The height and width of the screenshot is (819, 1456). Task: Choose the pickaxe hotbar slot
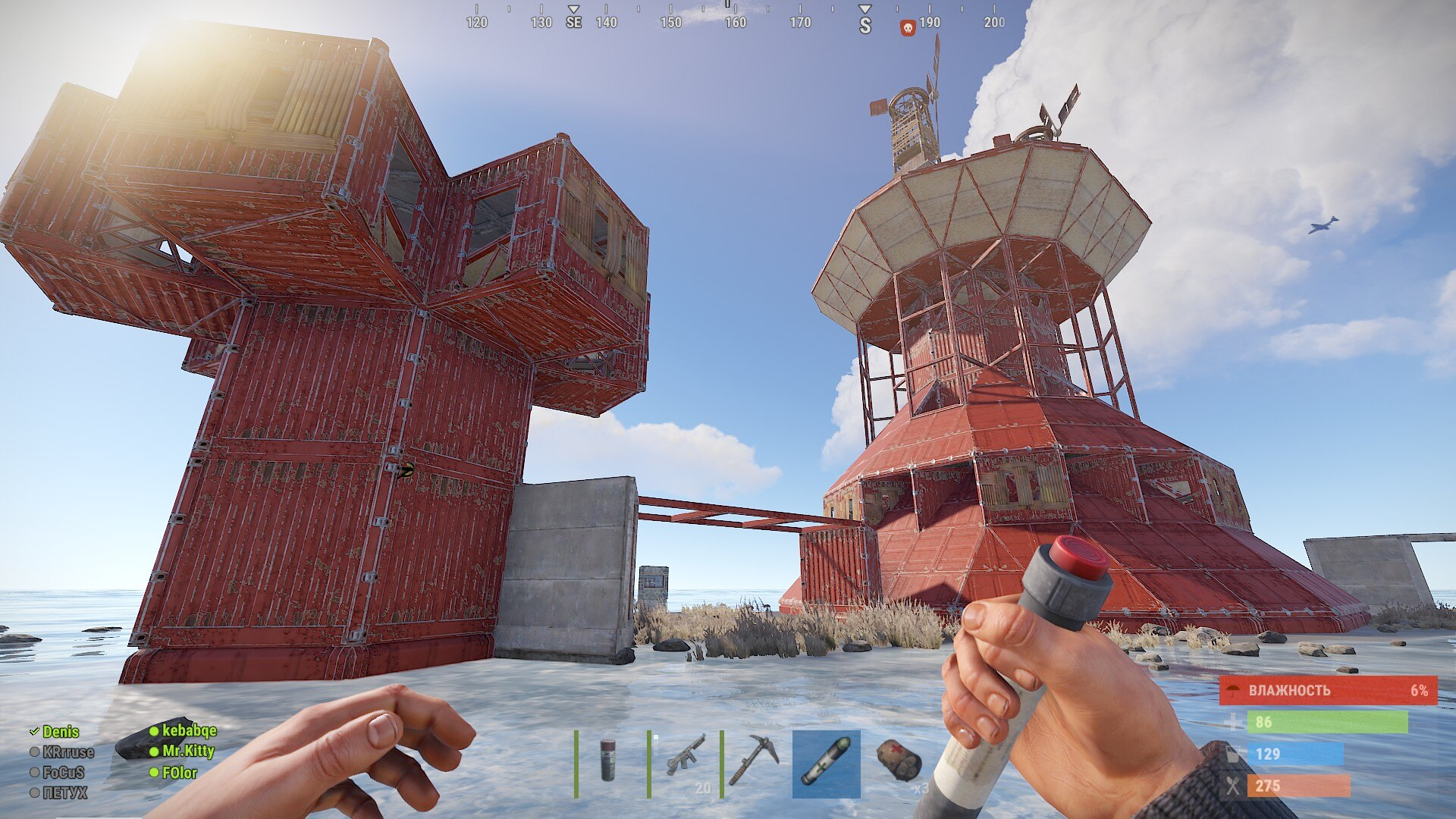tap(755, 762)
